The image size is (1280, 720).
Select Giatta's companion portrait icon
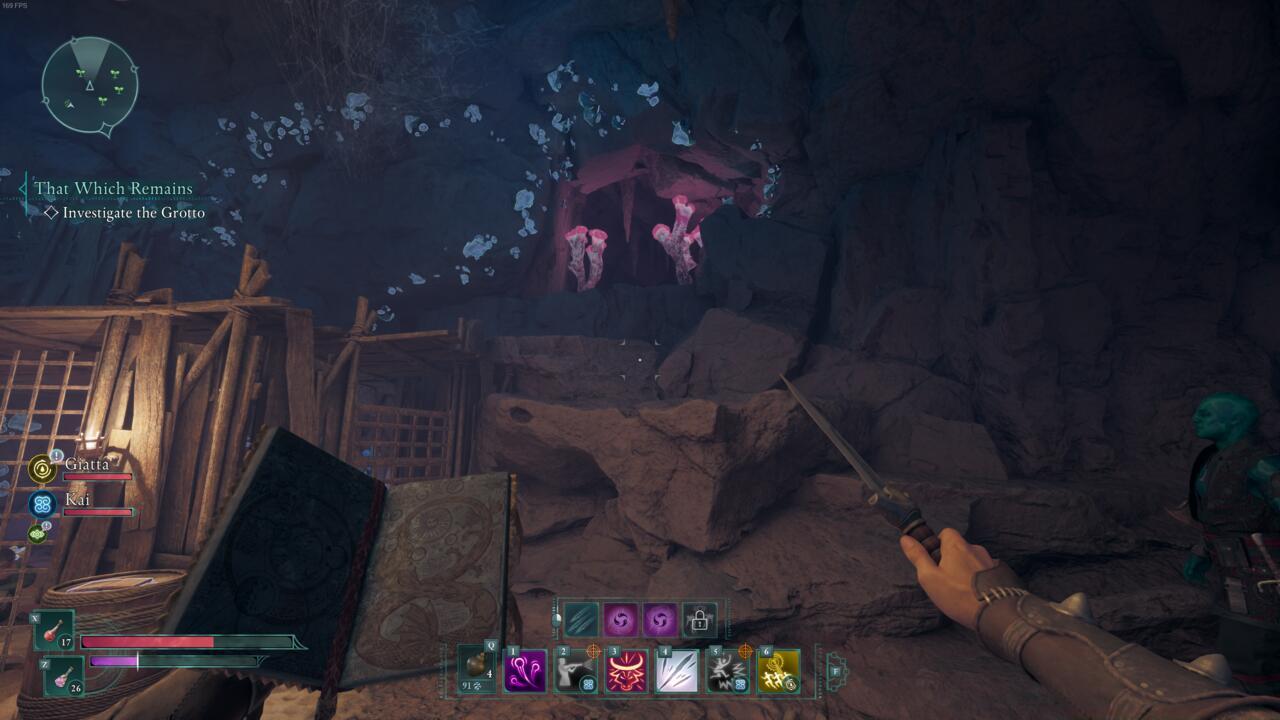point(43,468)
